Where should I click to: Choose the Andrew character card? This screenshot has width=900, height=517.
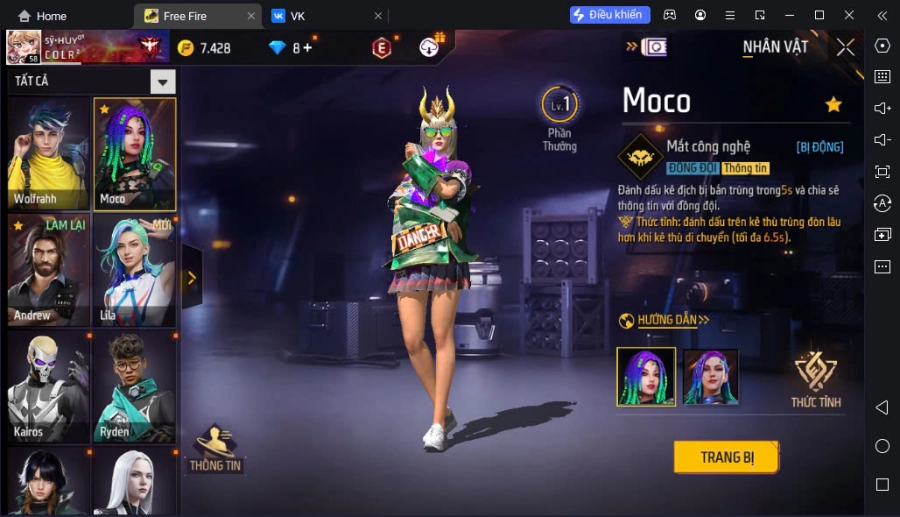click(x=48, y=270)
